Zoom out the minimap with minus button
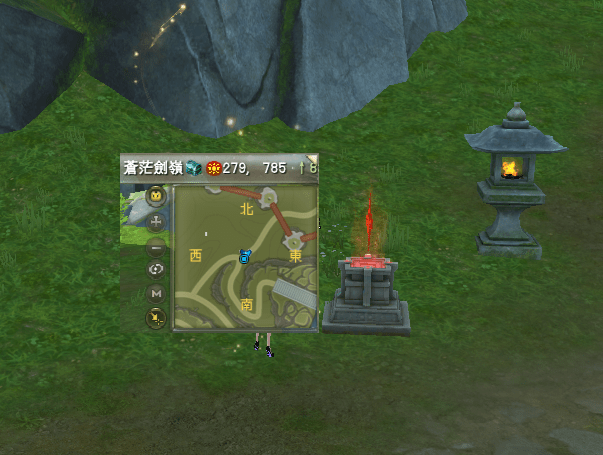 (x=156, y=245)
